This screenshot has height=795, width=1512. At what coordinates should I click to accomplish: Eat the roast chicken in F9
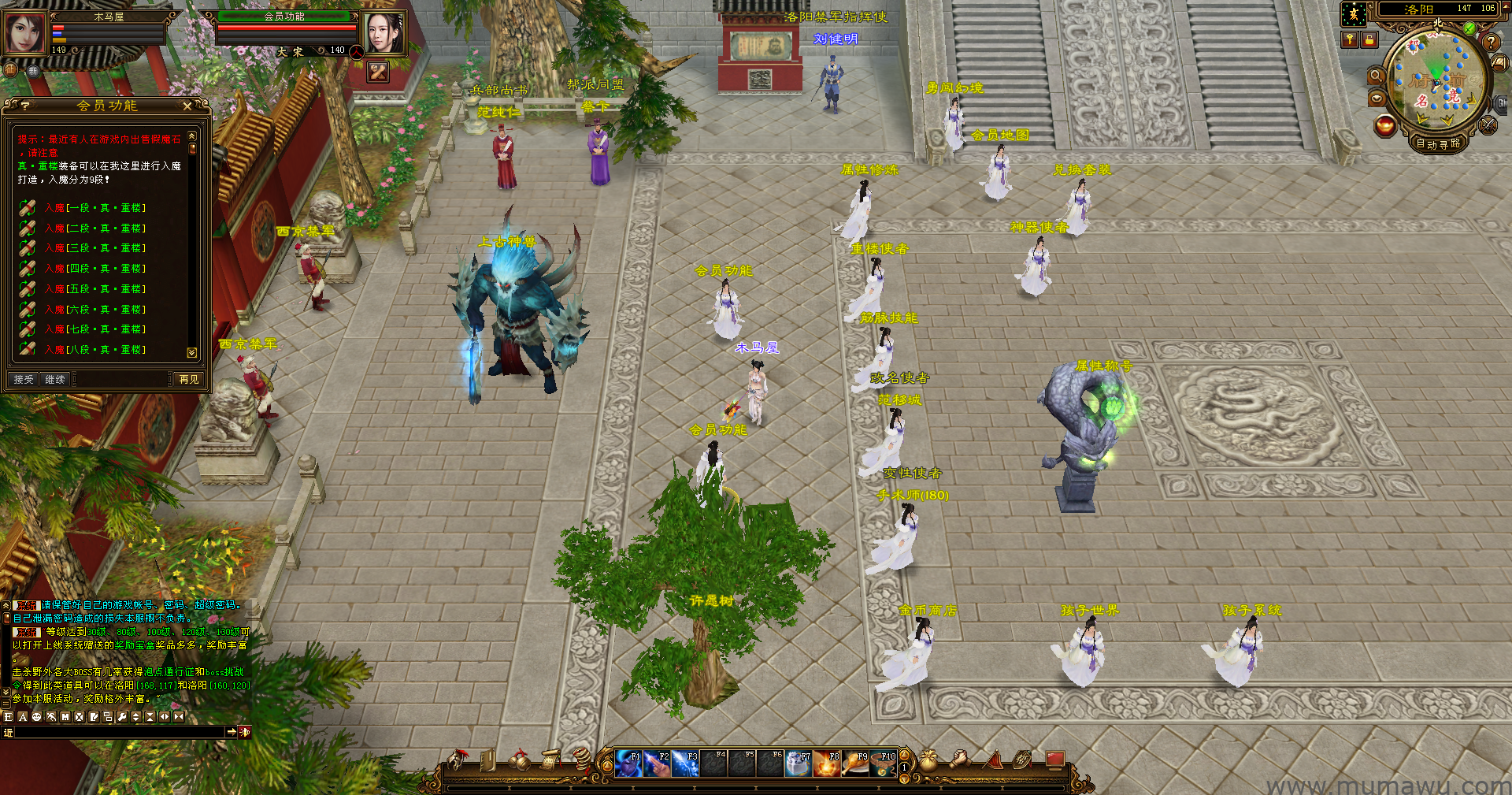(855, 763)
